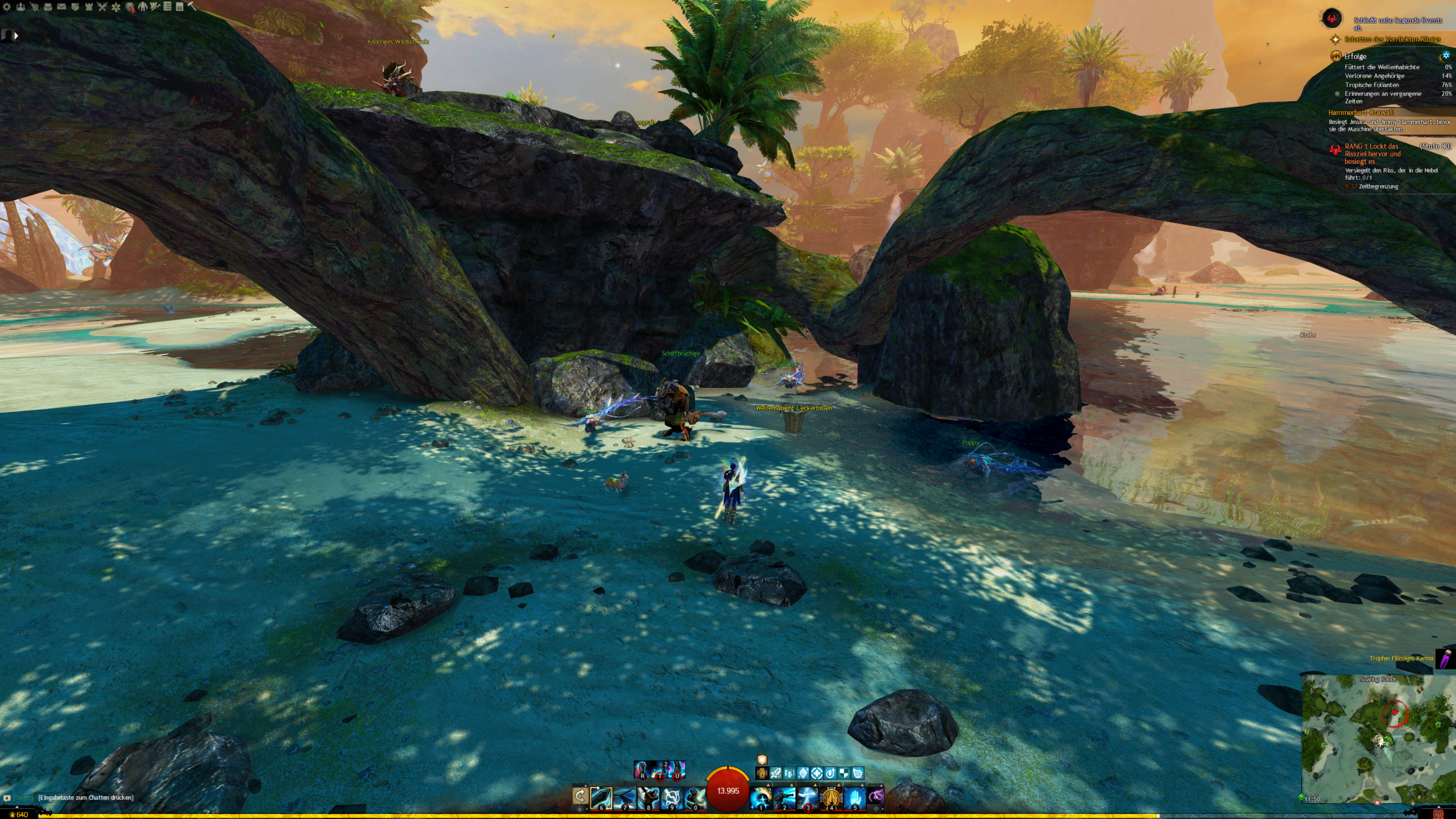Open the mail envelope icon

tap(61, 7)
